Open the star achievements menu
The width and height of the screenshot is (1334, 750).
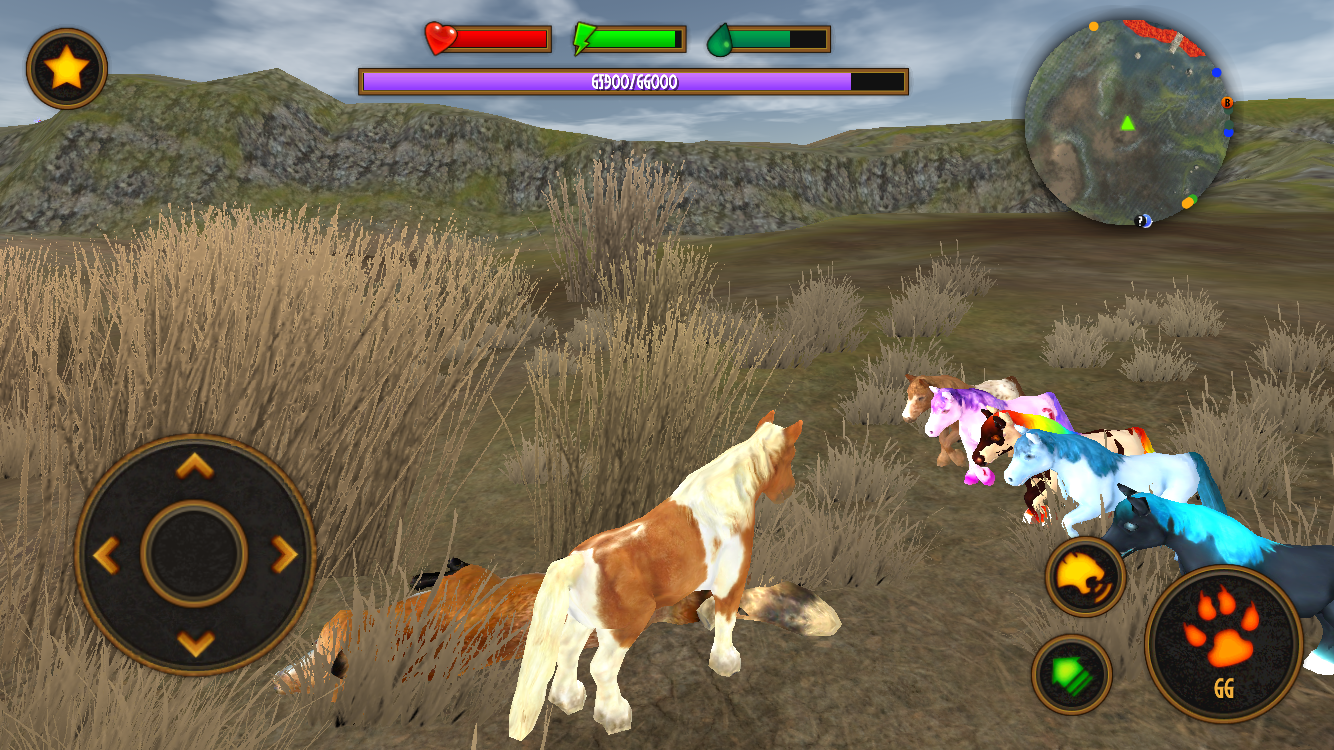coord(66,66)
